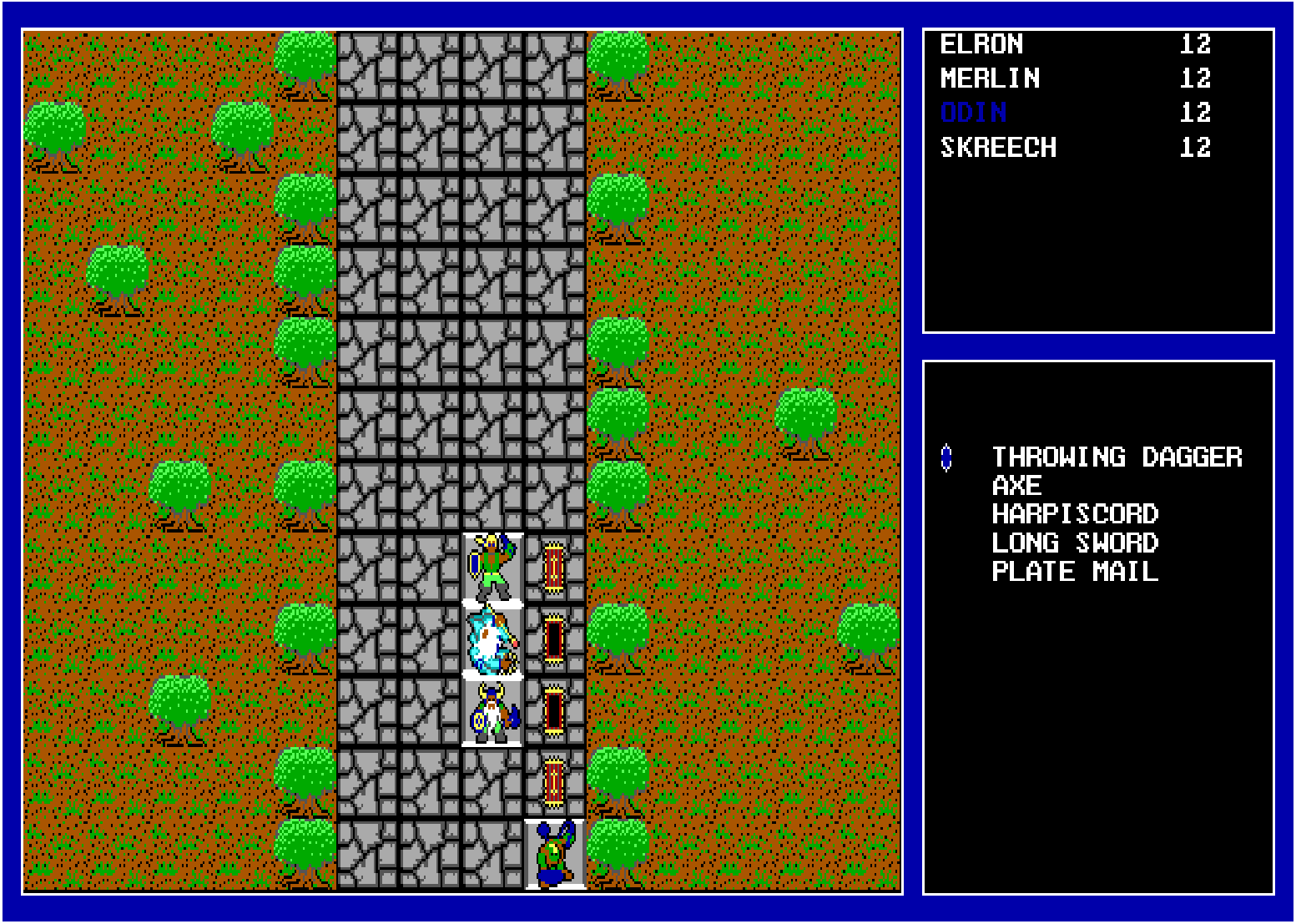
Task: Select the green archer character sprite on the path
Action: (491, 568)
